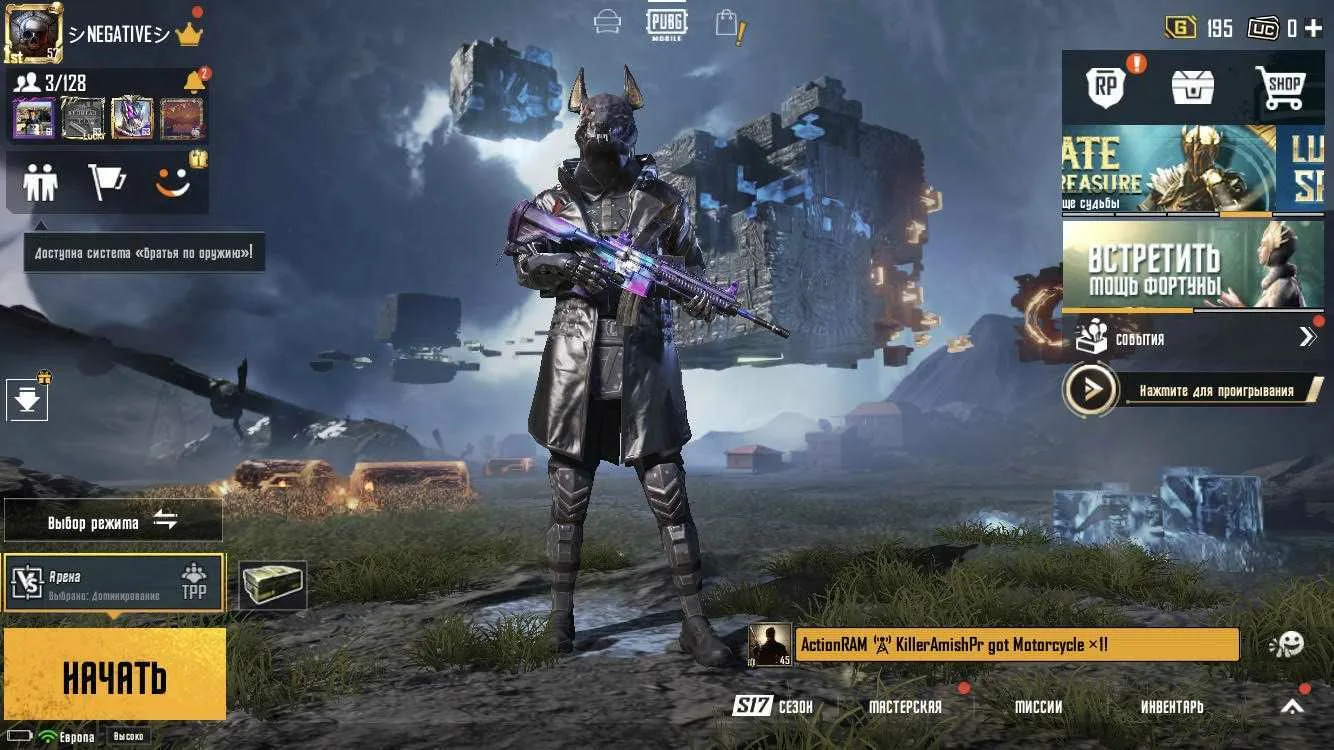
Task: Open the NEGATIVE player profile avatar
Action: click(x=34, y=32)
